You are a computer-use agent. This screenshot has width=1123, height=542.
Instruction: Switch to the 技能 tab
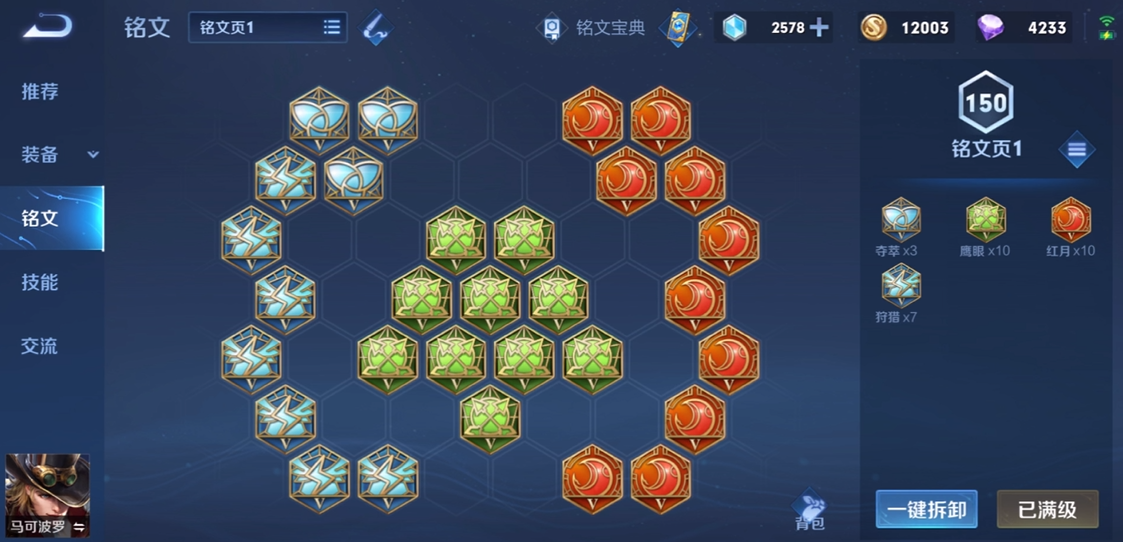coord(40,282)
